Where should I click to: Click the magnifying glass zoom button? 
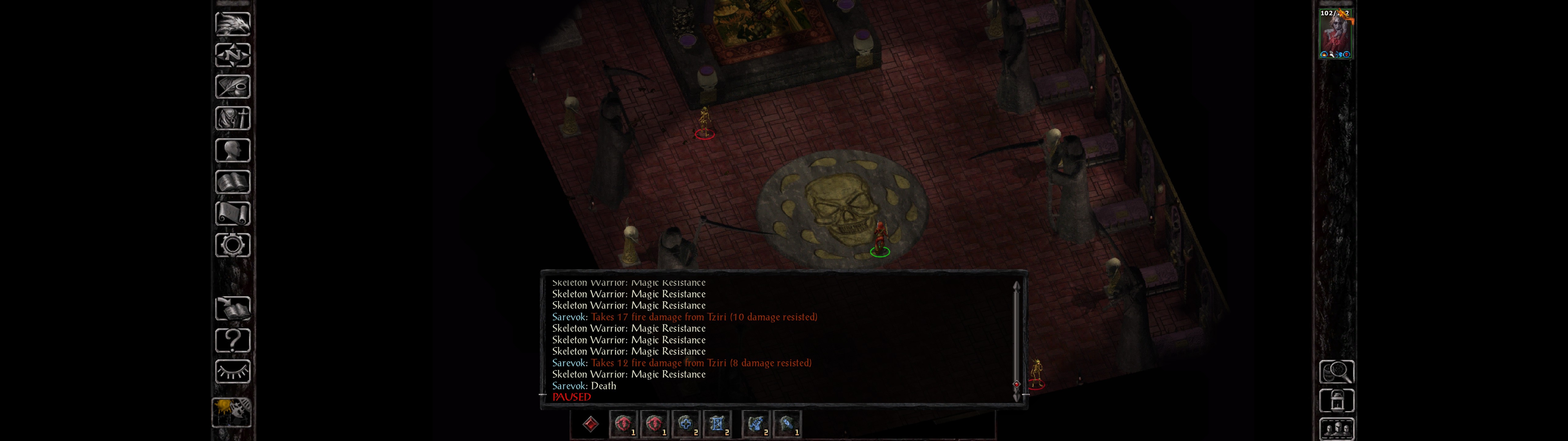1336,371
